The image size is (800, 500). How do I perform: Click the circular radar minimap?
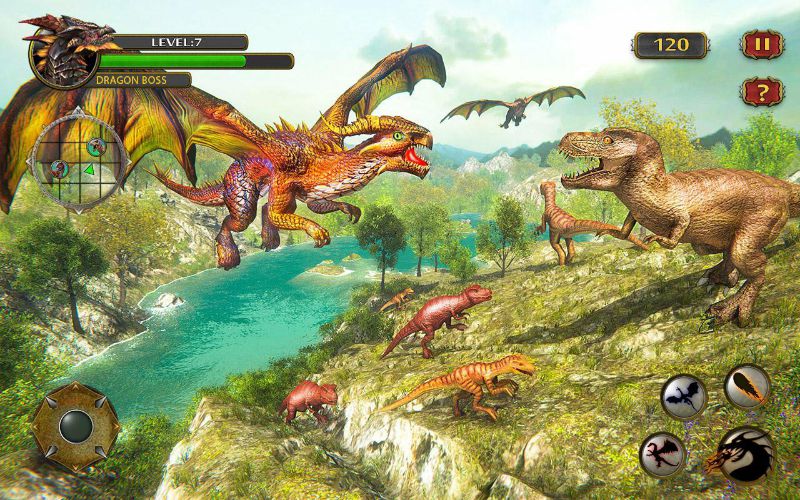coord(78,158)
